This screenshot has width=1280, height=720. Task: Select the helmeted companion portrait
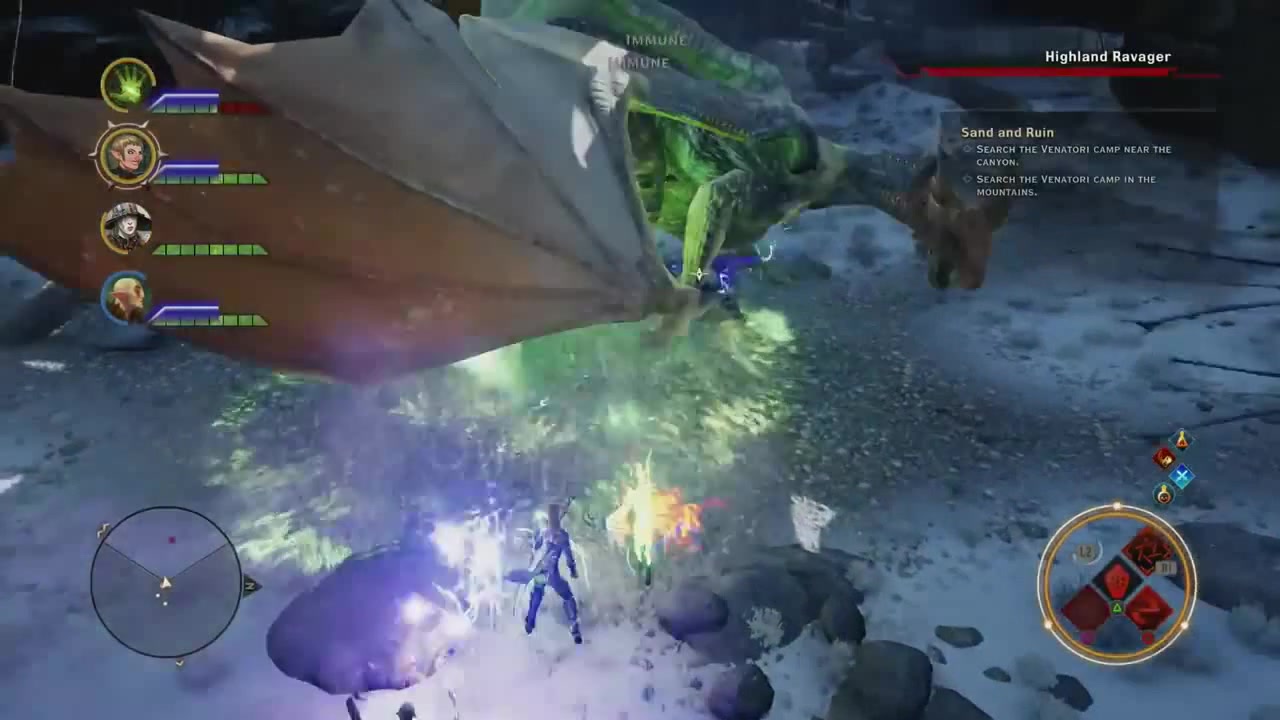coord(126,228)
